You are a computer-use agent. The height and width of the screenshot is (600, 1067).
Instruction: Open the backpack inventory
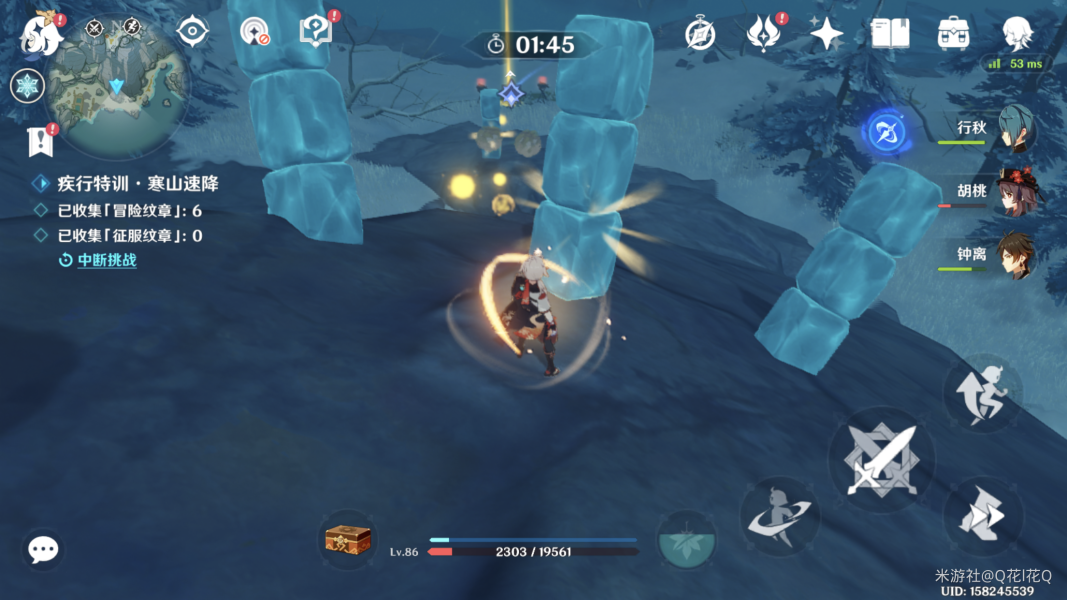point(953,34)
